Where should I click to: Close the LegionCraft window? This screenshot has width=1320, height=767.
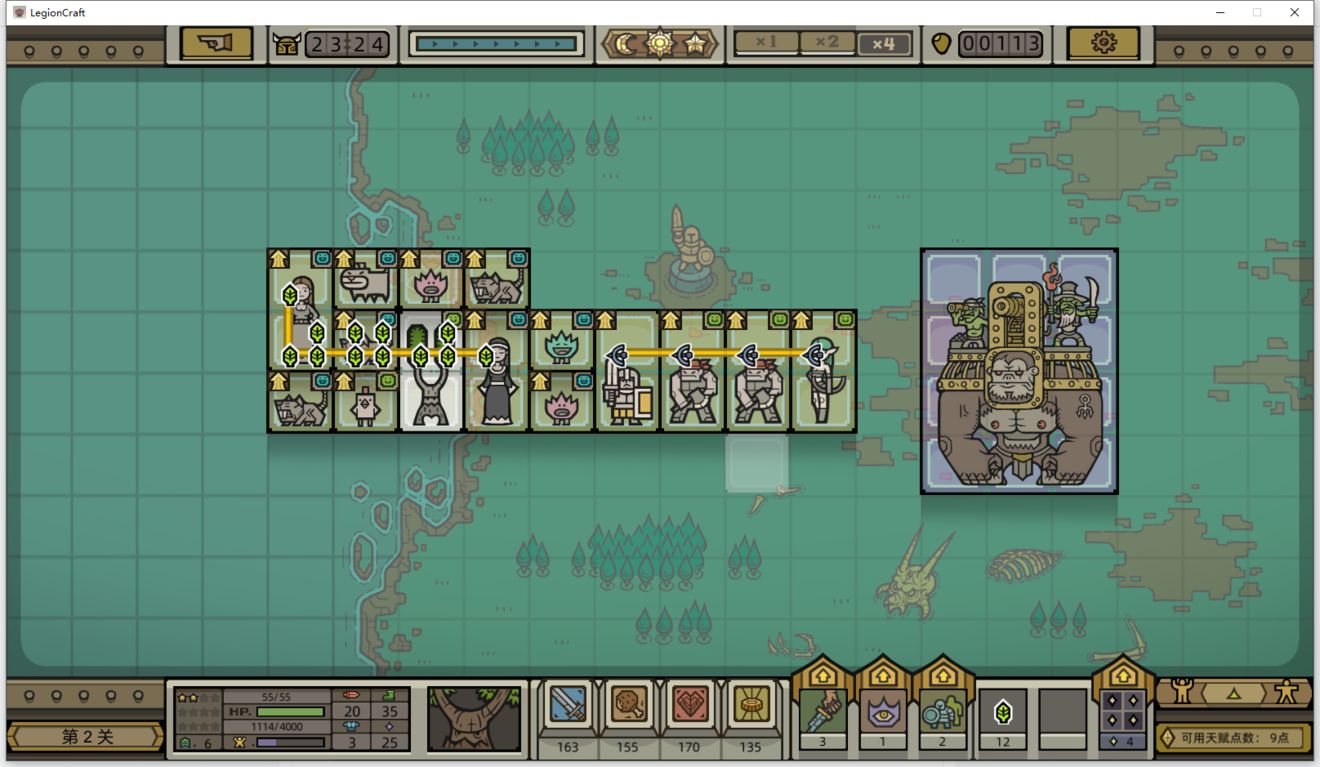(1294, 12)
